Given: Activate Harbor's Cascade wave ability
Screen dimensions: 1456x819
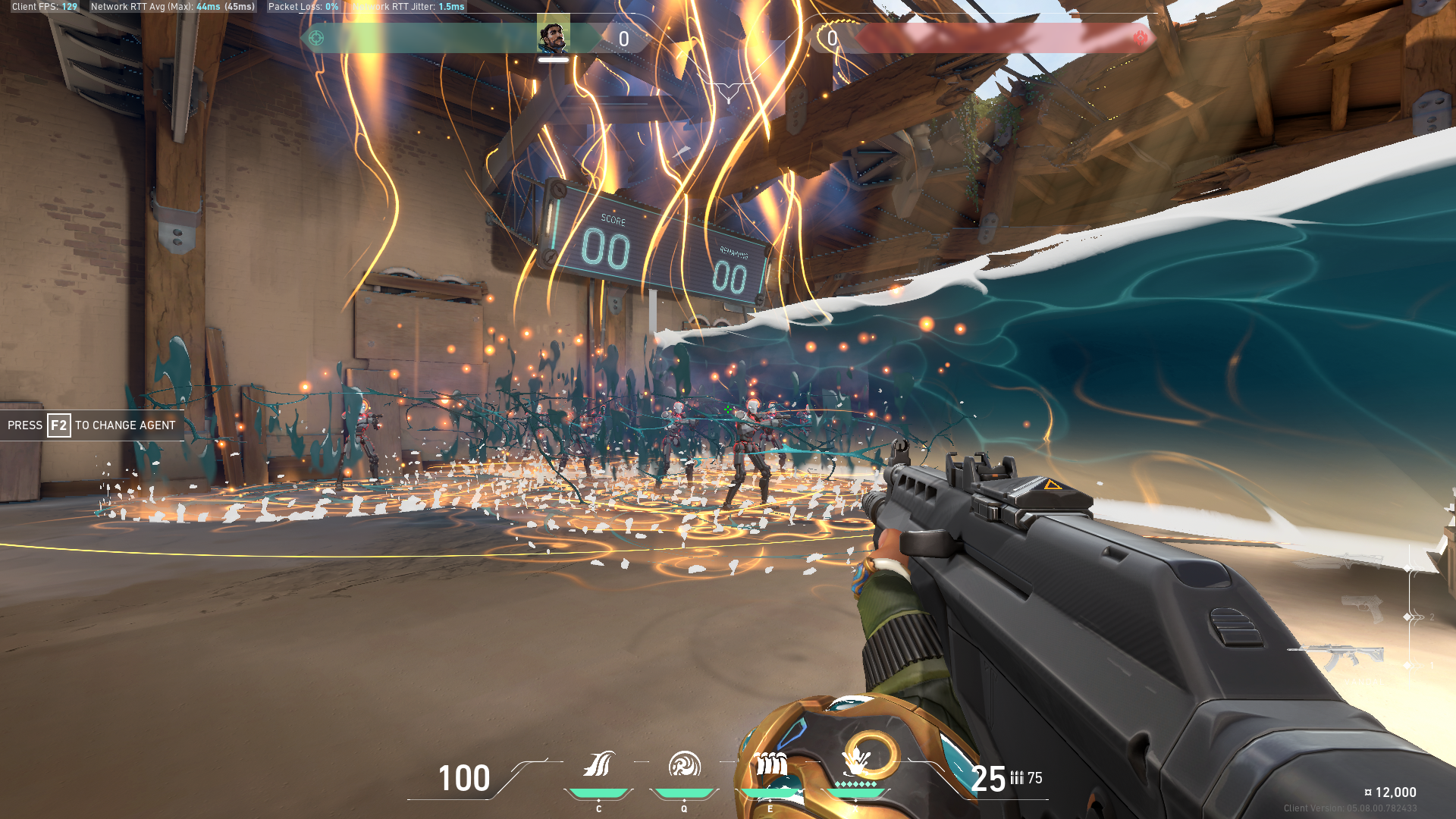Looking at the screenshot, I should click(598, 765).
